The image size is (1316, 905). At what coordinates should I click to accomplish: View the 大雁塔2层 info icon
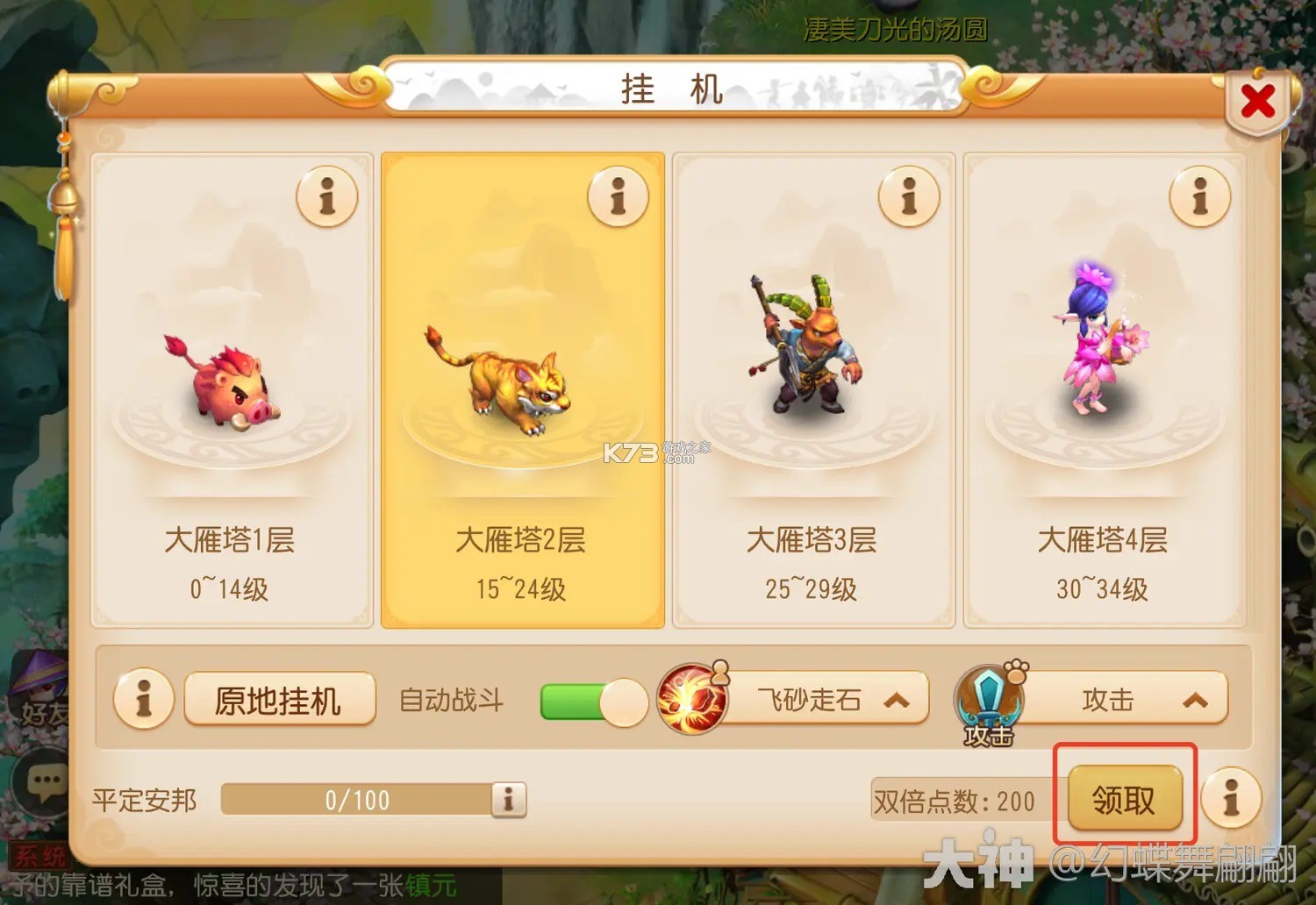point(619,197)
